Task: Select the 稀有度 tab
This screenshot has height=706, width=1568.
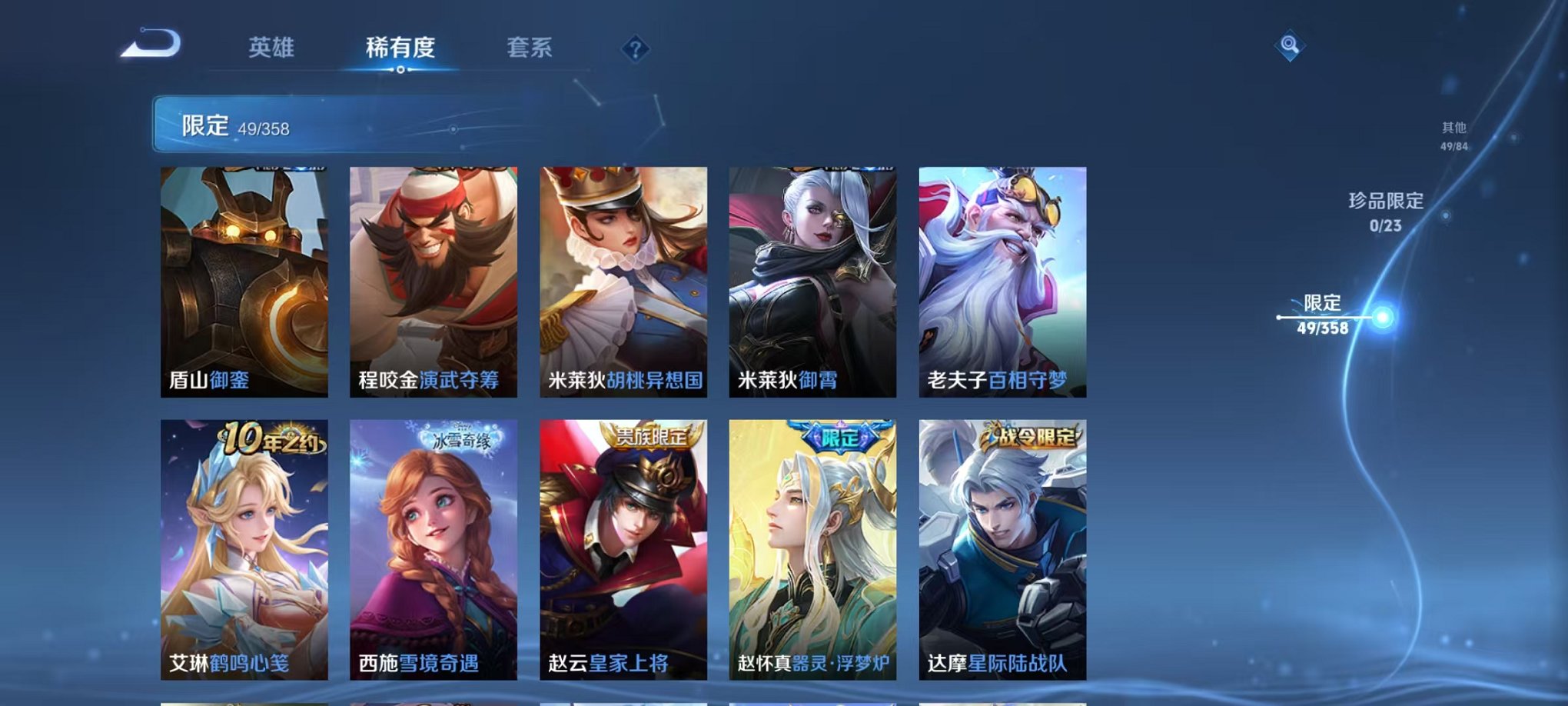Action: pyautogui.click(x=399, y=46)
